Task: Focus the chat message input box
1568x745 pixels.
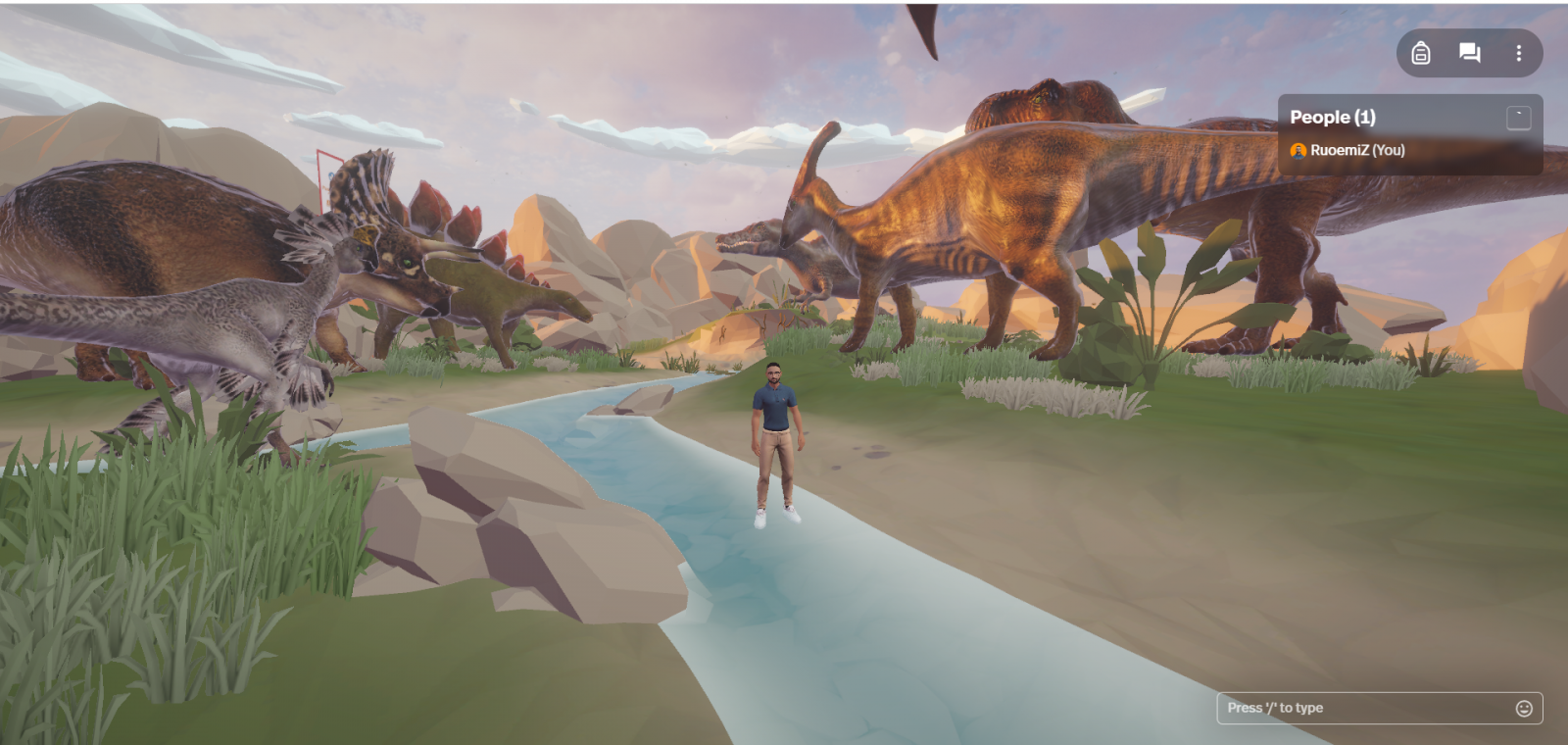Action: pos(1362,708)
